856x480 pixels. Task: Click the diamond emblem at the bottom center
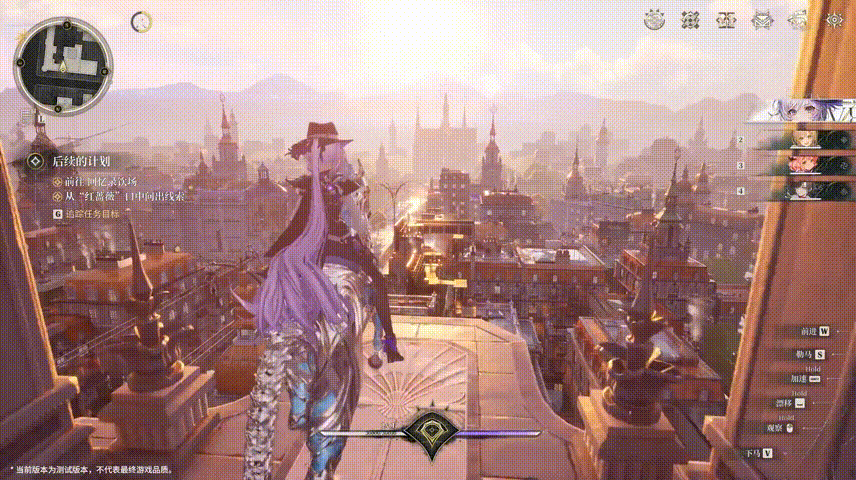(428, 431)
